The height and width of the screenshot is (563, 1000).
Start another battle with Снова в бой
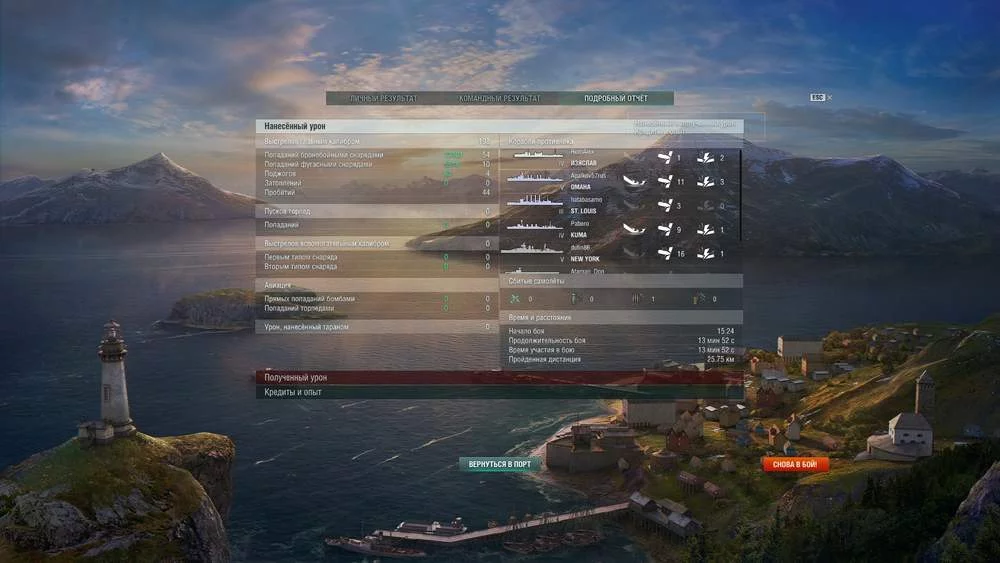(x=796, y=465)
